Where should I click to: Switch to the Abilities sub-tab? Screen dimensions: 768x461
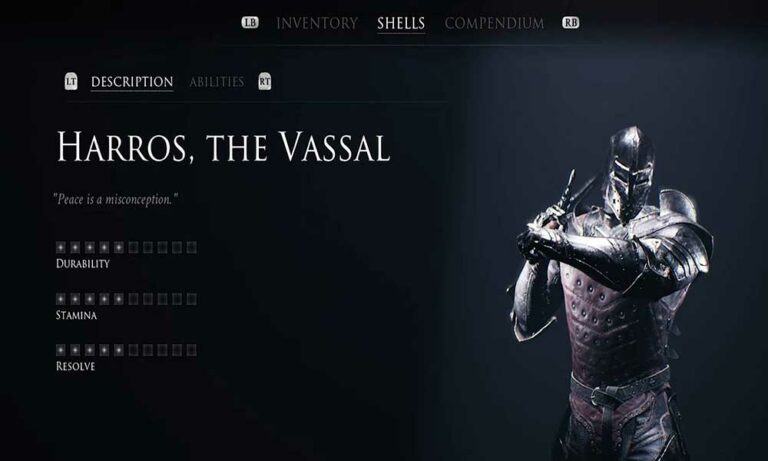[216, 82]
